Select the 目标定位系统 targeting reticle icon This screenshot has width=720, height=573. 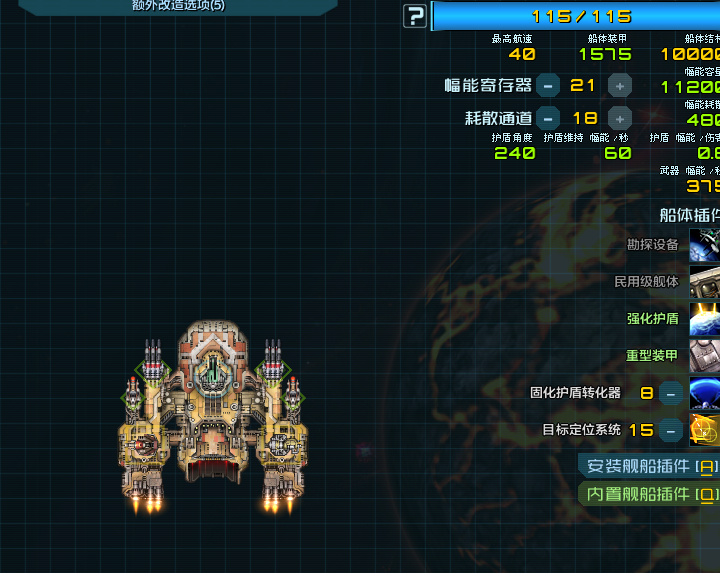(x=705, y=430)
